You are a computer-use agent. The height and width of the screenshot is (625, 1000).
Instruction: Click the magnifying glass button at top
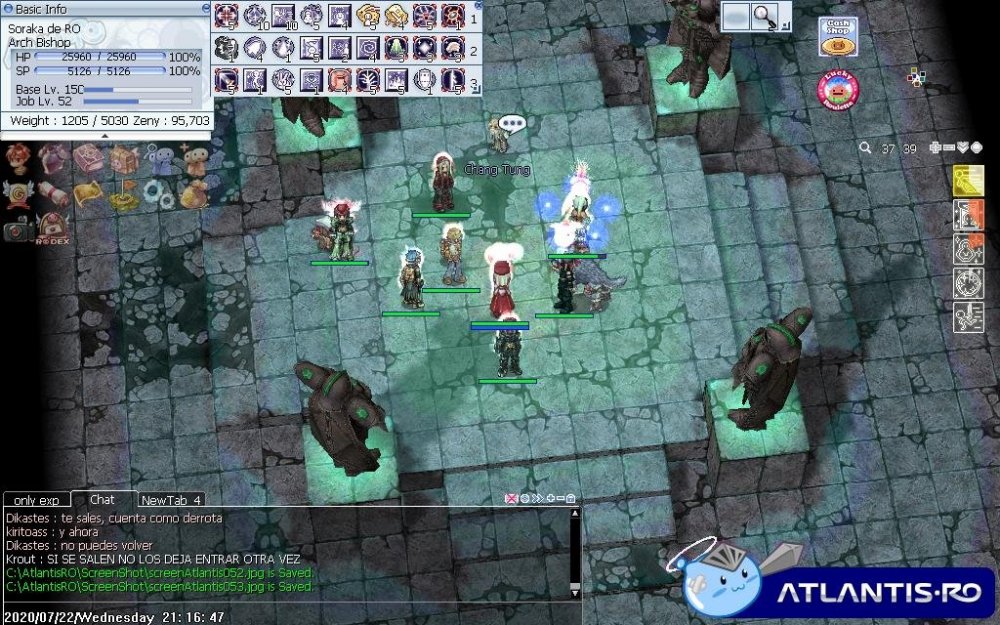click(766, 15)
